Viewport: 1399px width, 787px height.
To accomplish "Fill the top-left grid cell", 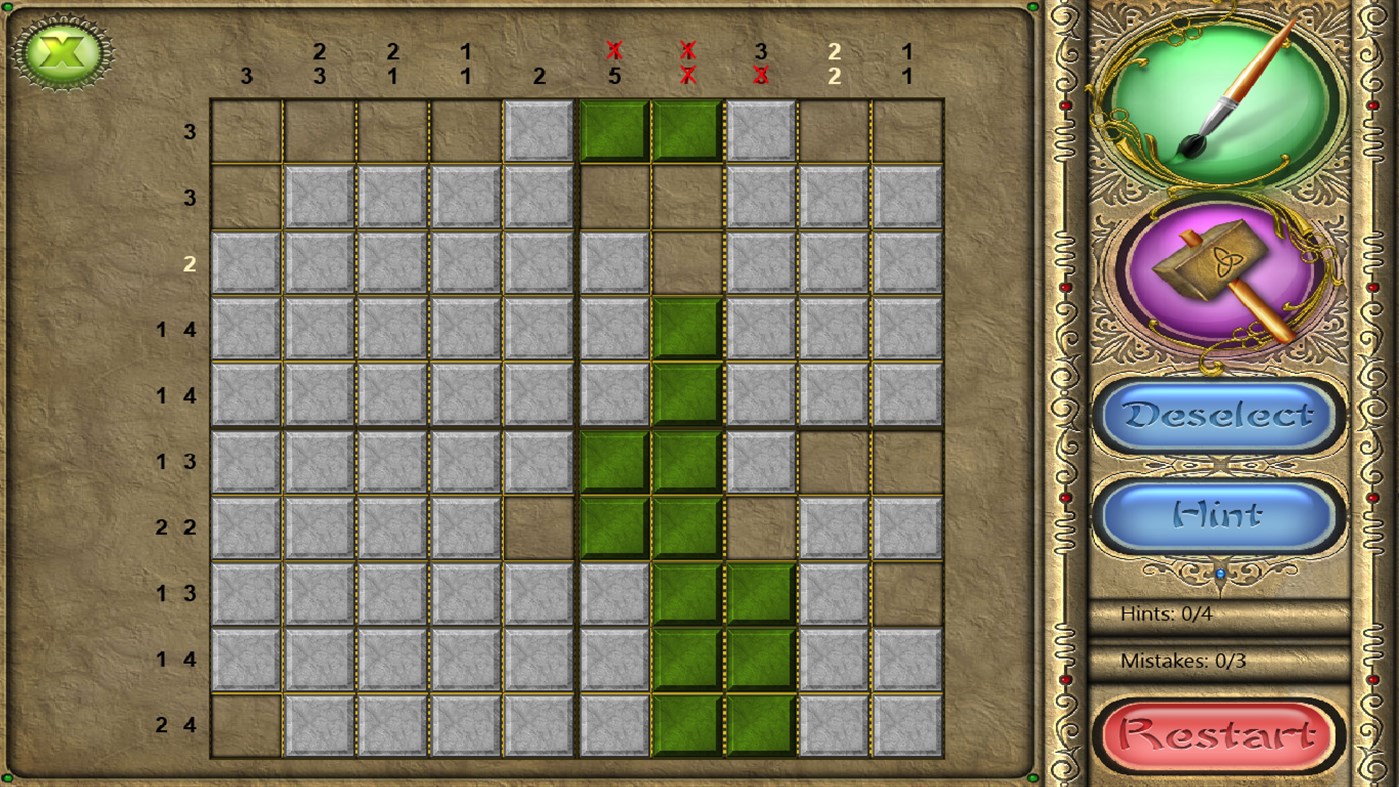I will click(x=245, y=130).
